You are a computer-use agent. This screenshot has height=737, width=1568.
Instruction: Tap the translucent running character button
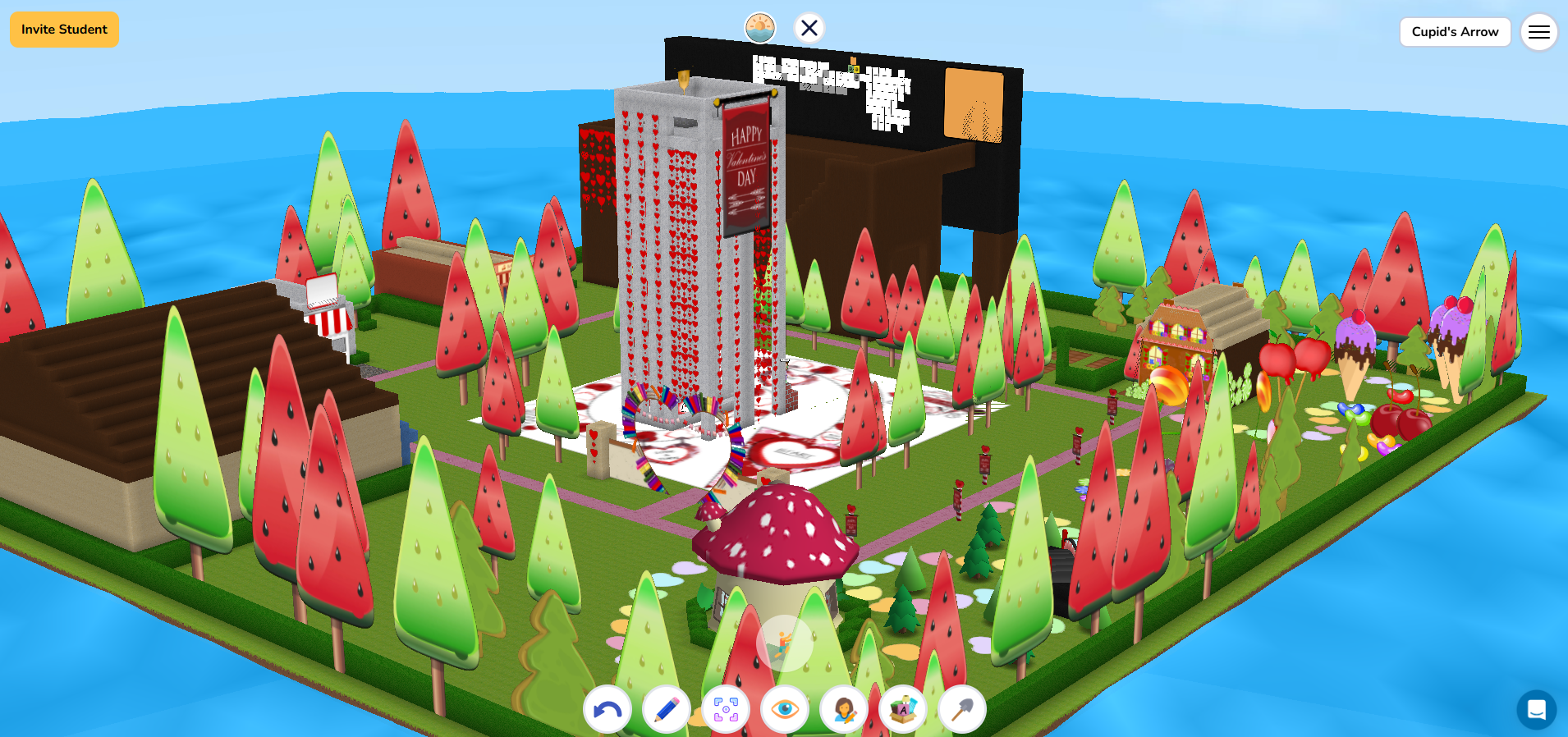click(x=784, y=643)
